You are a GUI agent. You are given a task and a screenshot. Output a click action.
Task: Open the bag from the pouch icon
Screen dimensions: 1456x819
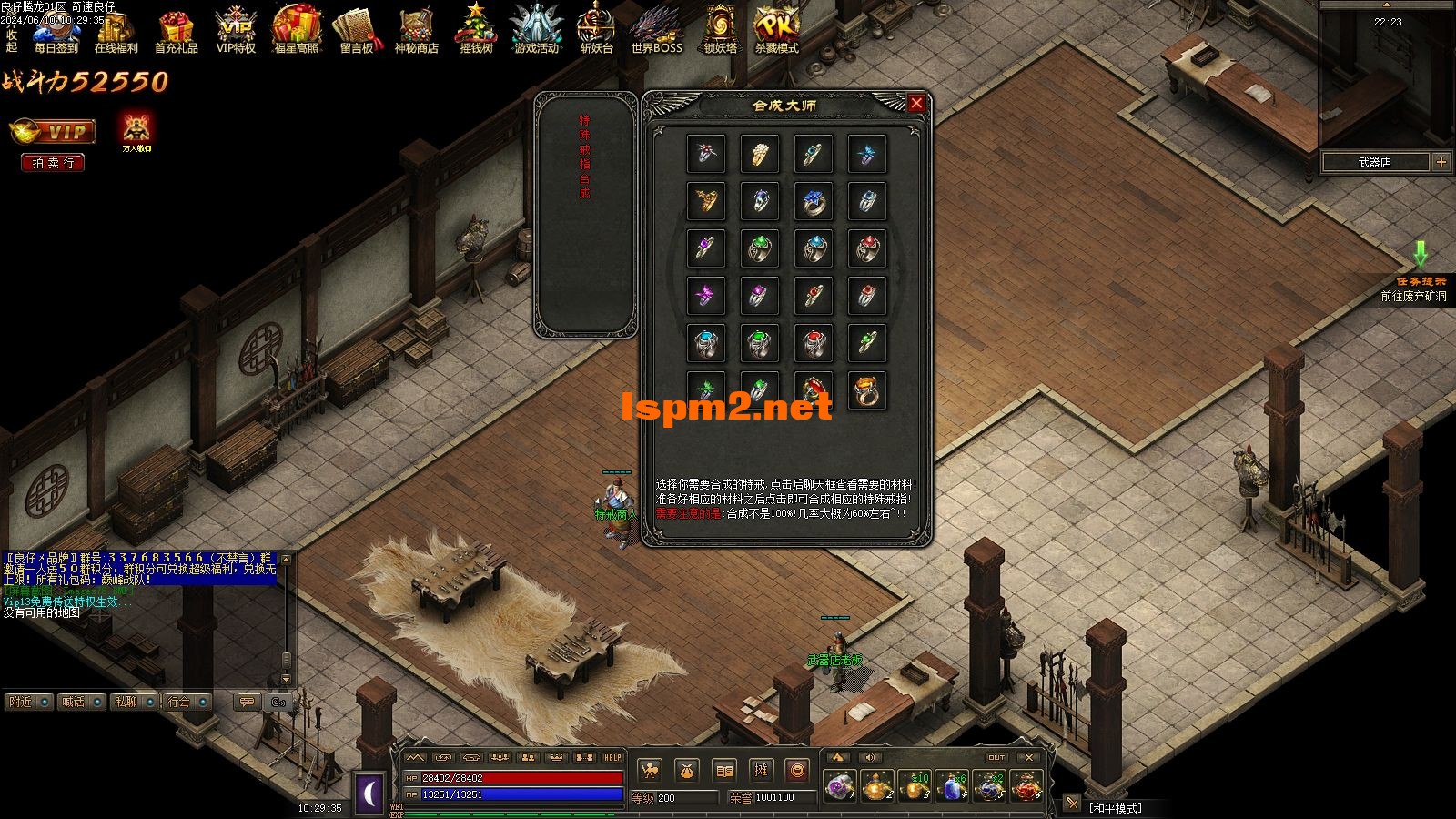pos(686,771)
